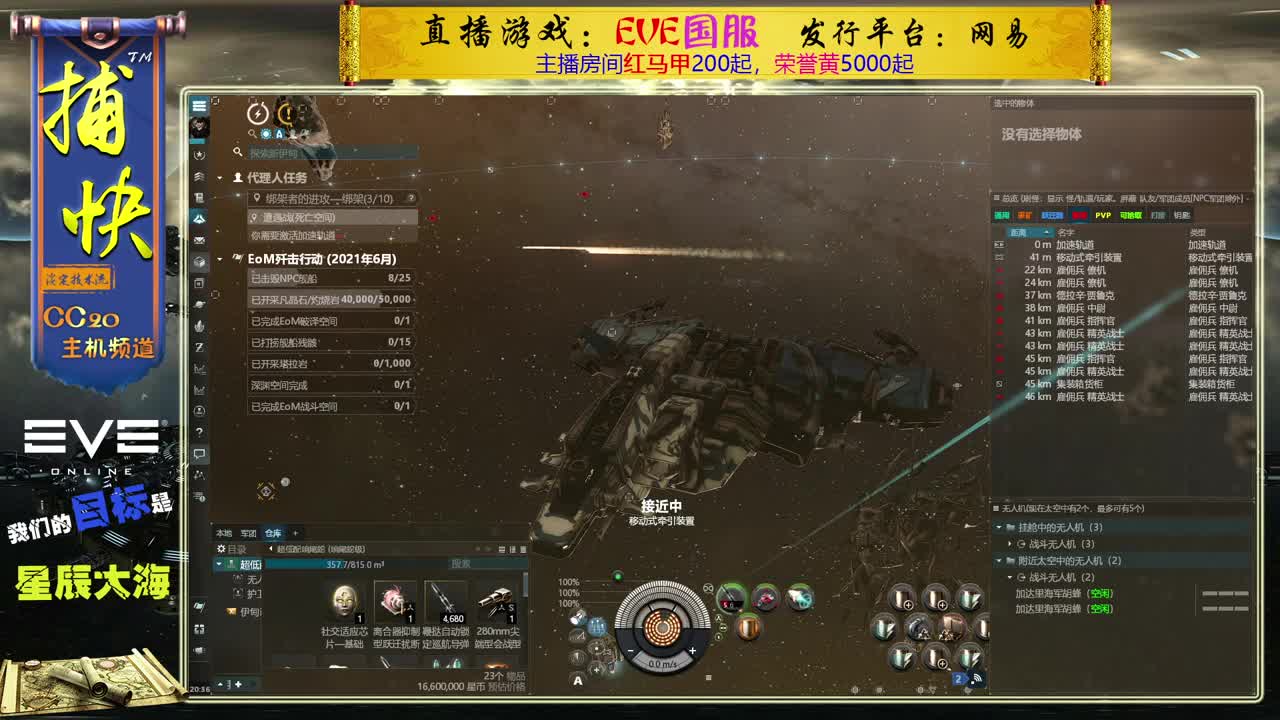Activate the autopilot A button near speed gauge
This screenshot has height=720, width=1280.
click(x=577, y=680)
